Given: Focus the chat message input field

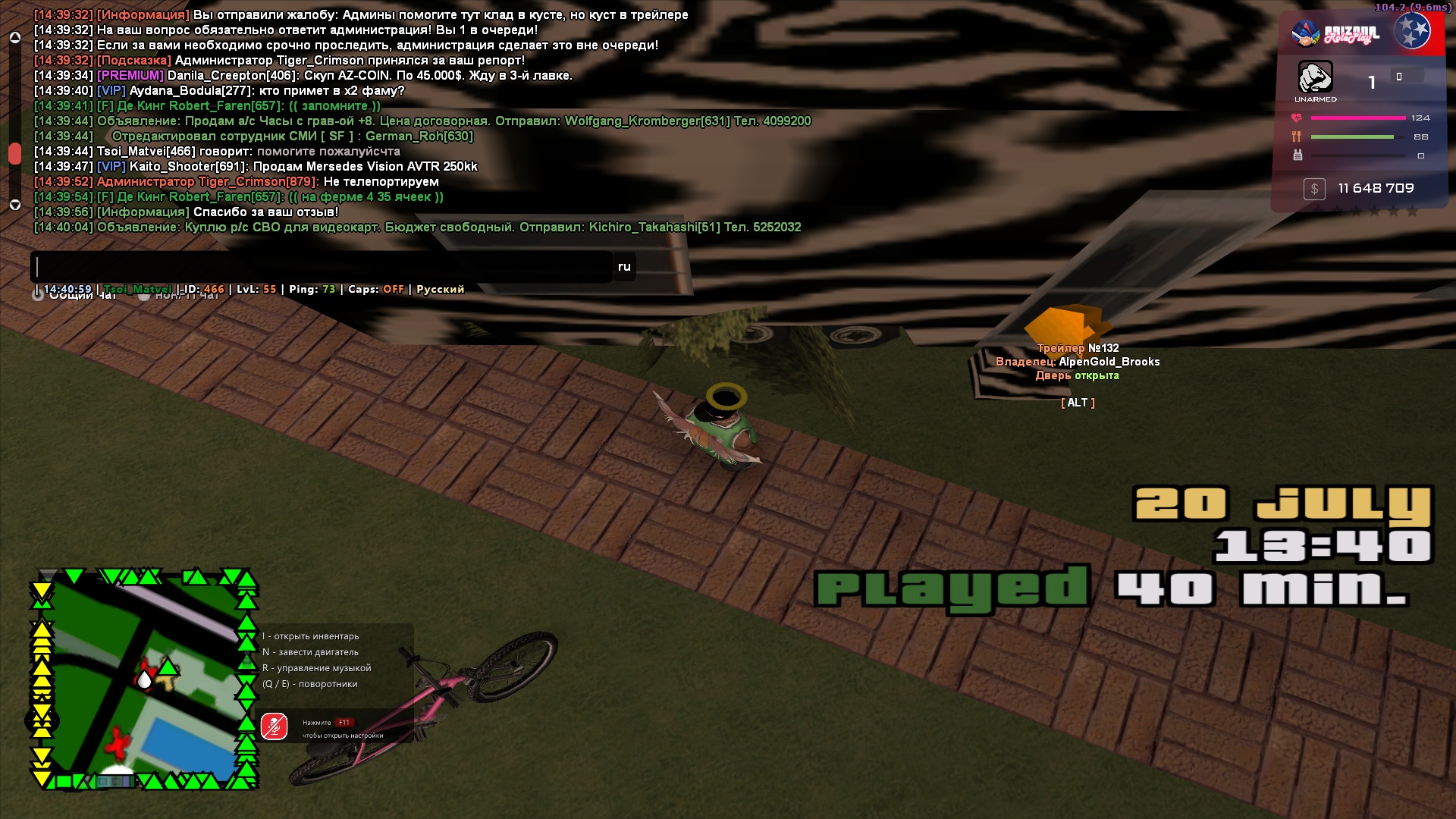Looking at the screenshot, I should [322, 267].
